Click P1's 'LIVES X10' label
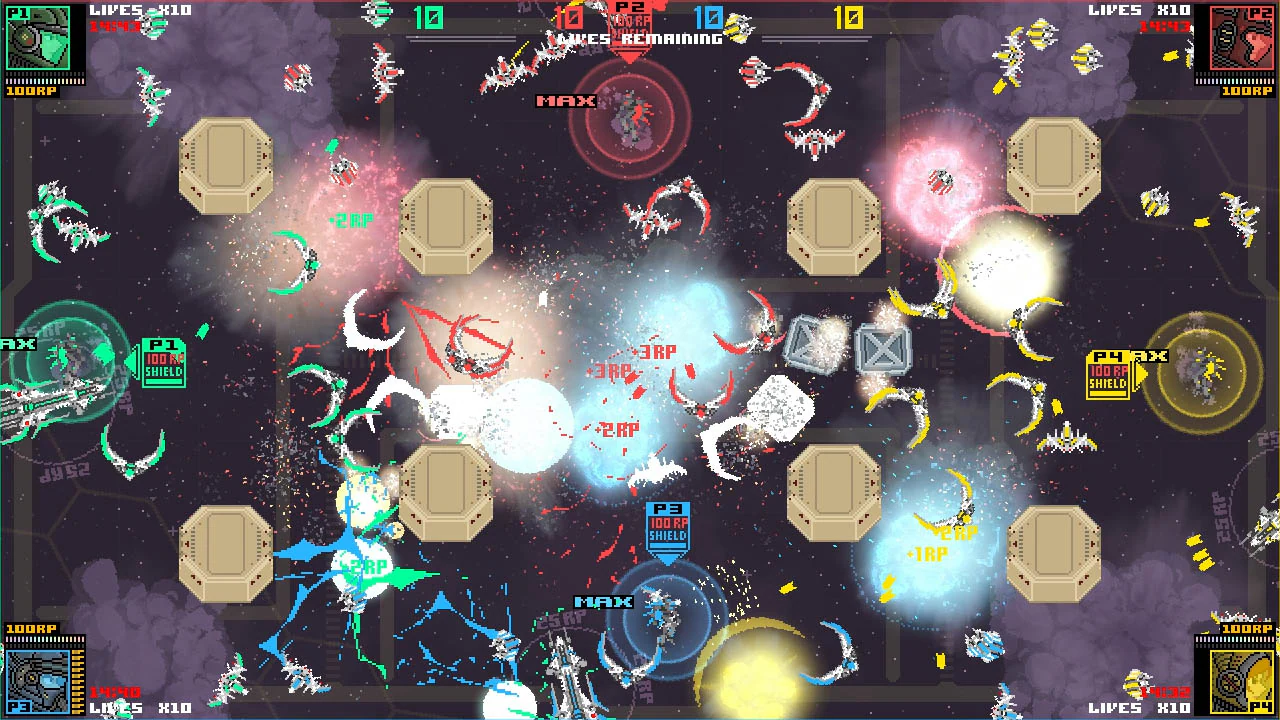 (140, 9)
